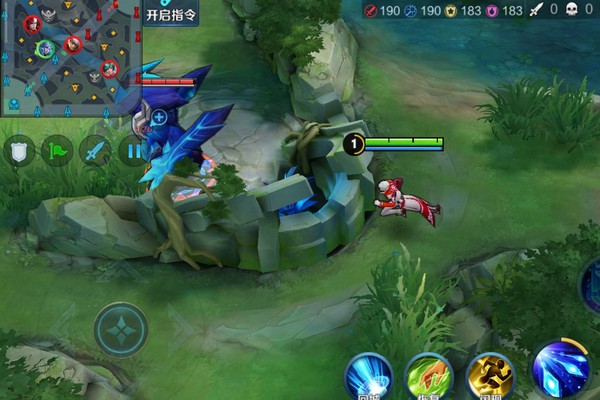Open the battlefield minimap
Image resolution: width=600 pixels, height=400 pixels.
70,58
